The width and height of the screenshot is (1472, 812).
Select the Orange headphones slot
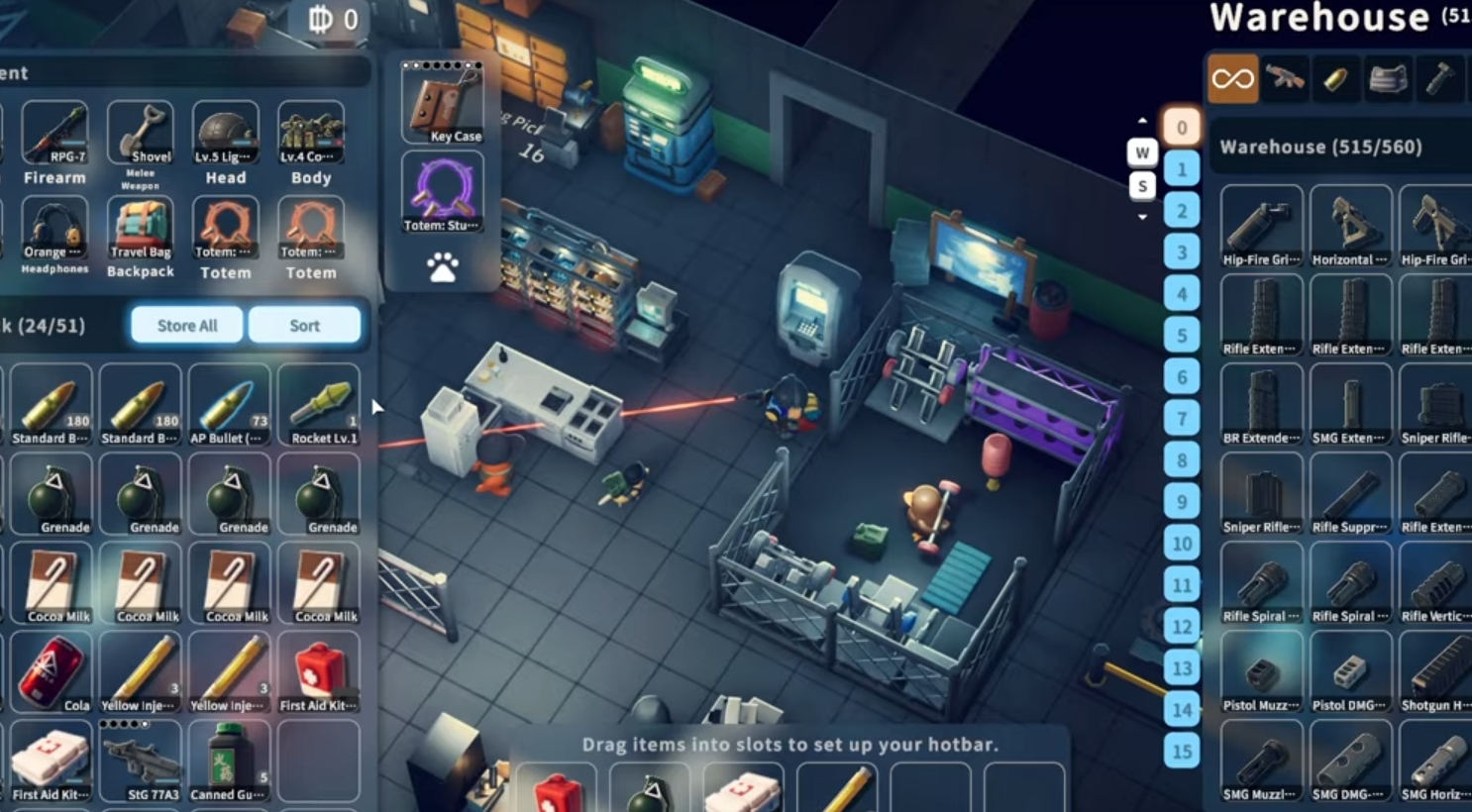tap(54, 229)
